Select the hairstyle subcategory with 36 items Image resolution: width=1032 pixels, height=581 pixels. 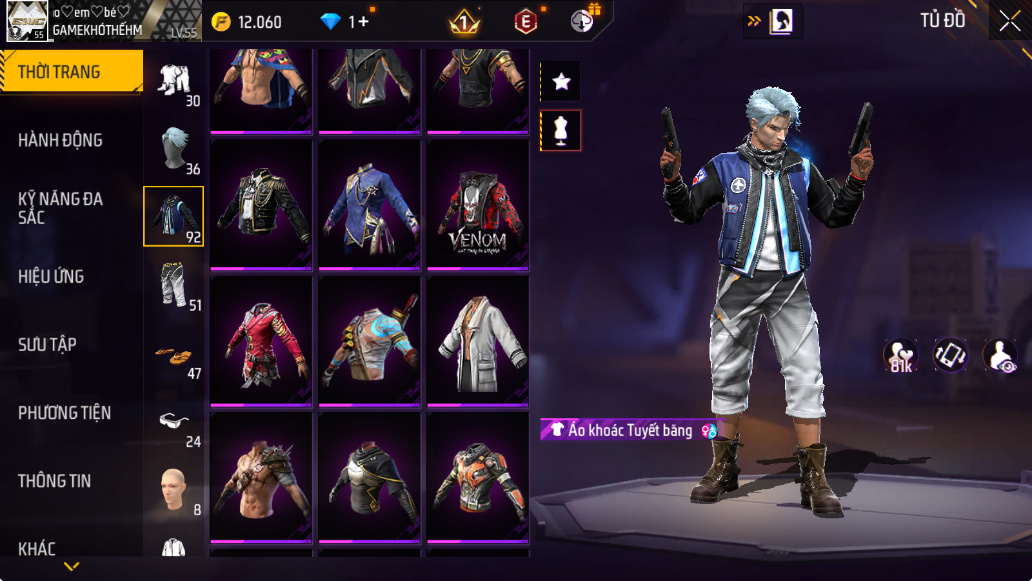coord(175,150)
